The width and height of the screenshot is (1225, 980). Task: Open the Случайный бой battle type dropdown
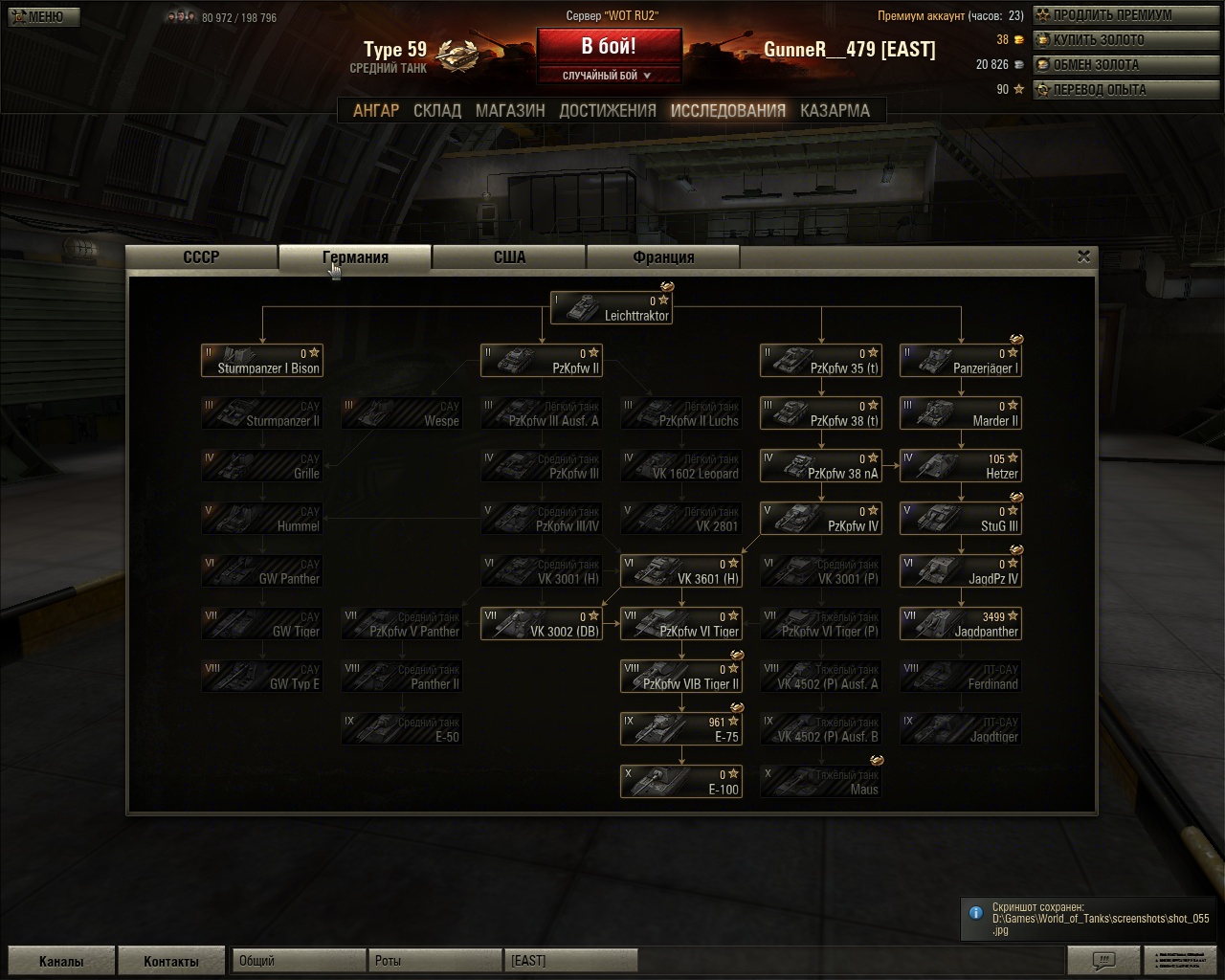click(609, 76)
